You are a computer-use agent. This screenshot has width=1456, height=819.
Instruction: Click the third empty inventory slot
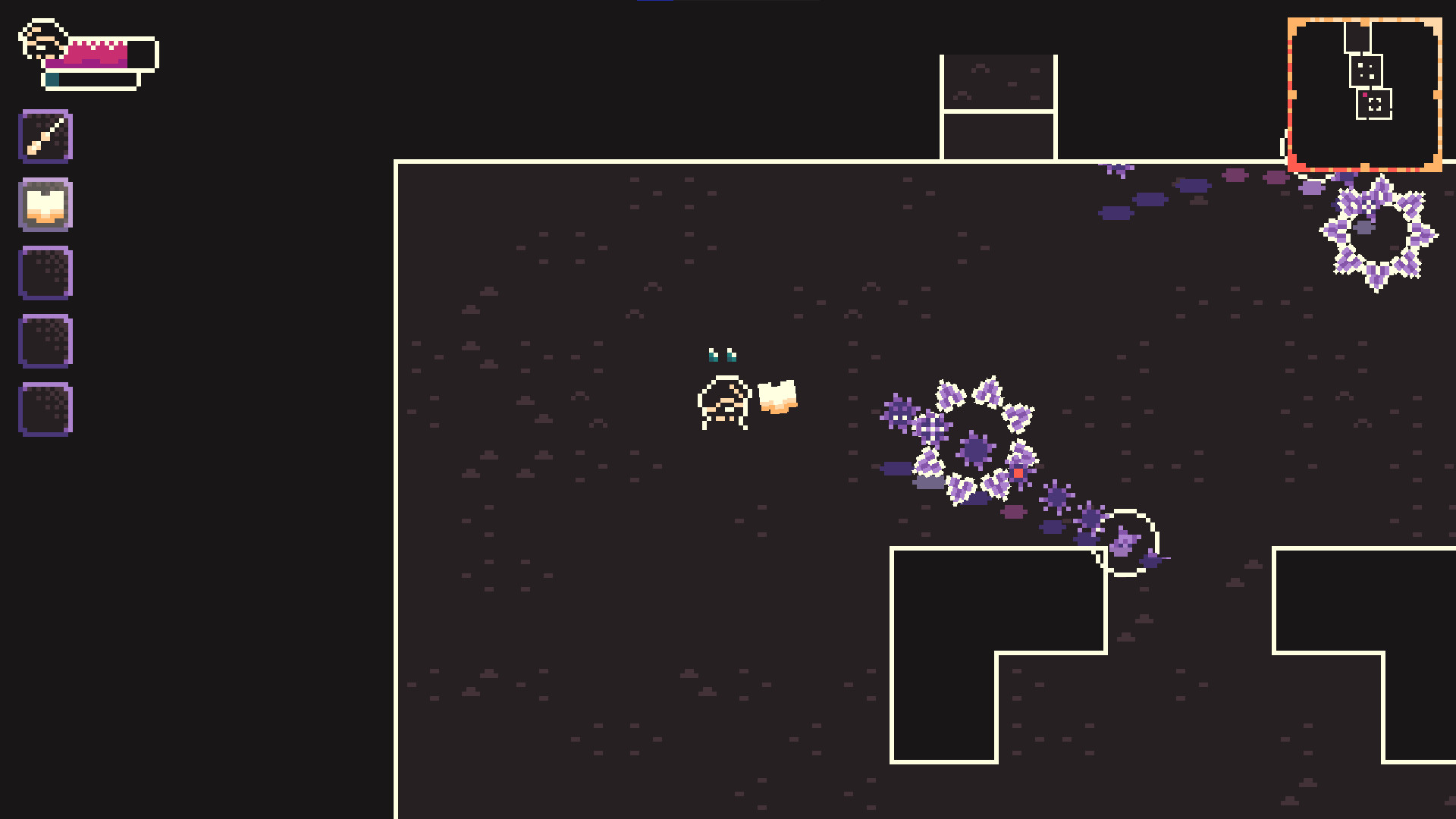coord(44,271)
